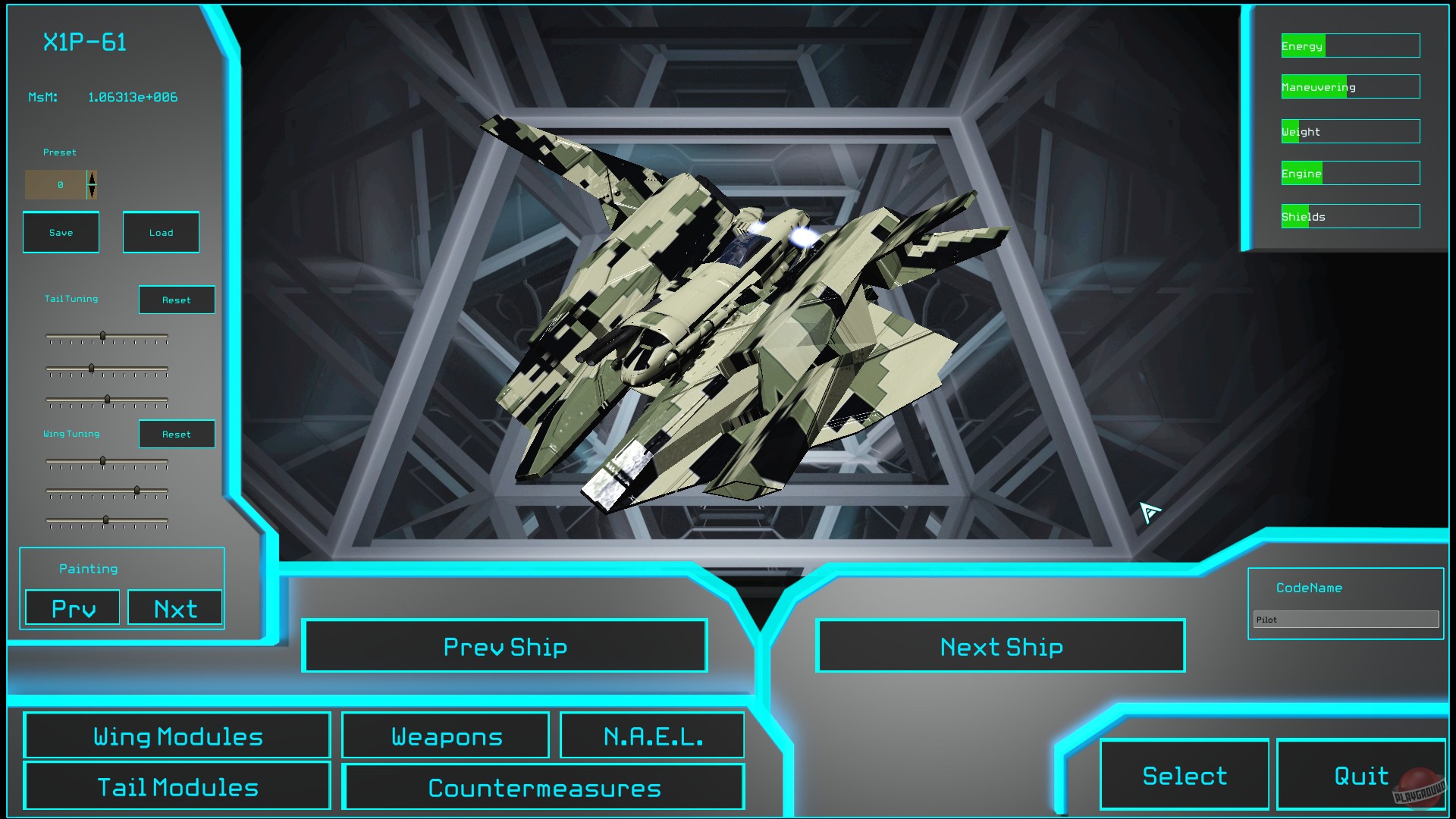Reset the Wing Tuning sliders

tap(176, 434)
